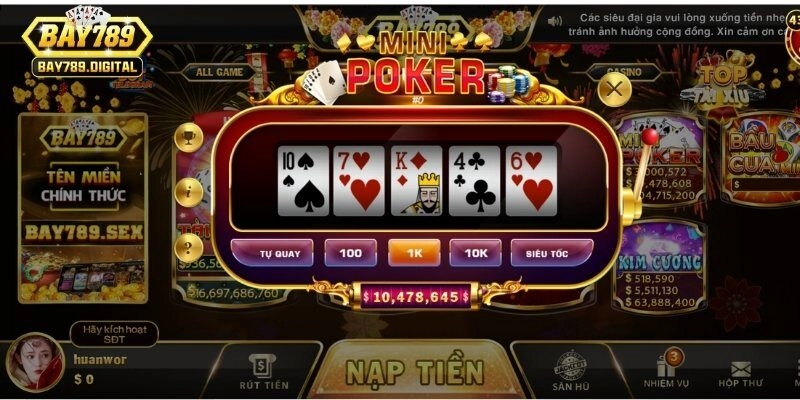This screenshot has height=400, width=800.
Task: Open the question mark help icon
Action: tap(188, 246)
